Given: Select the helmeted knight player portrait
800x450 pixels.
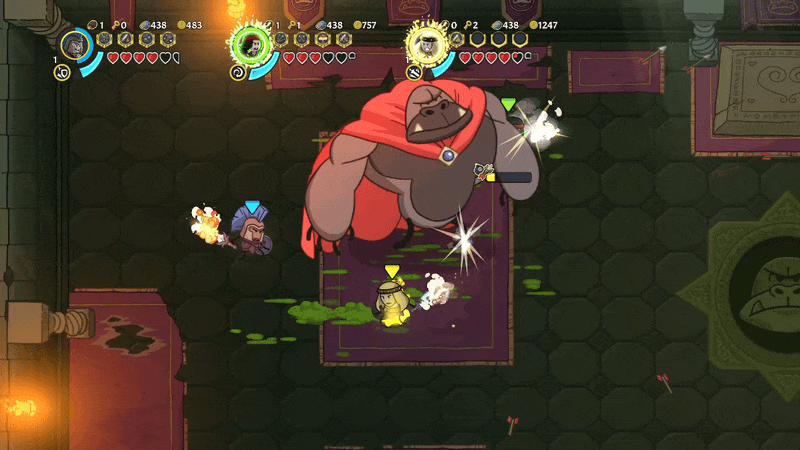Looking at the screenshot, I should 76,44.
